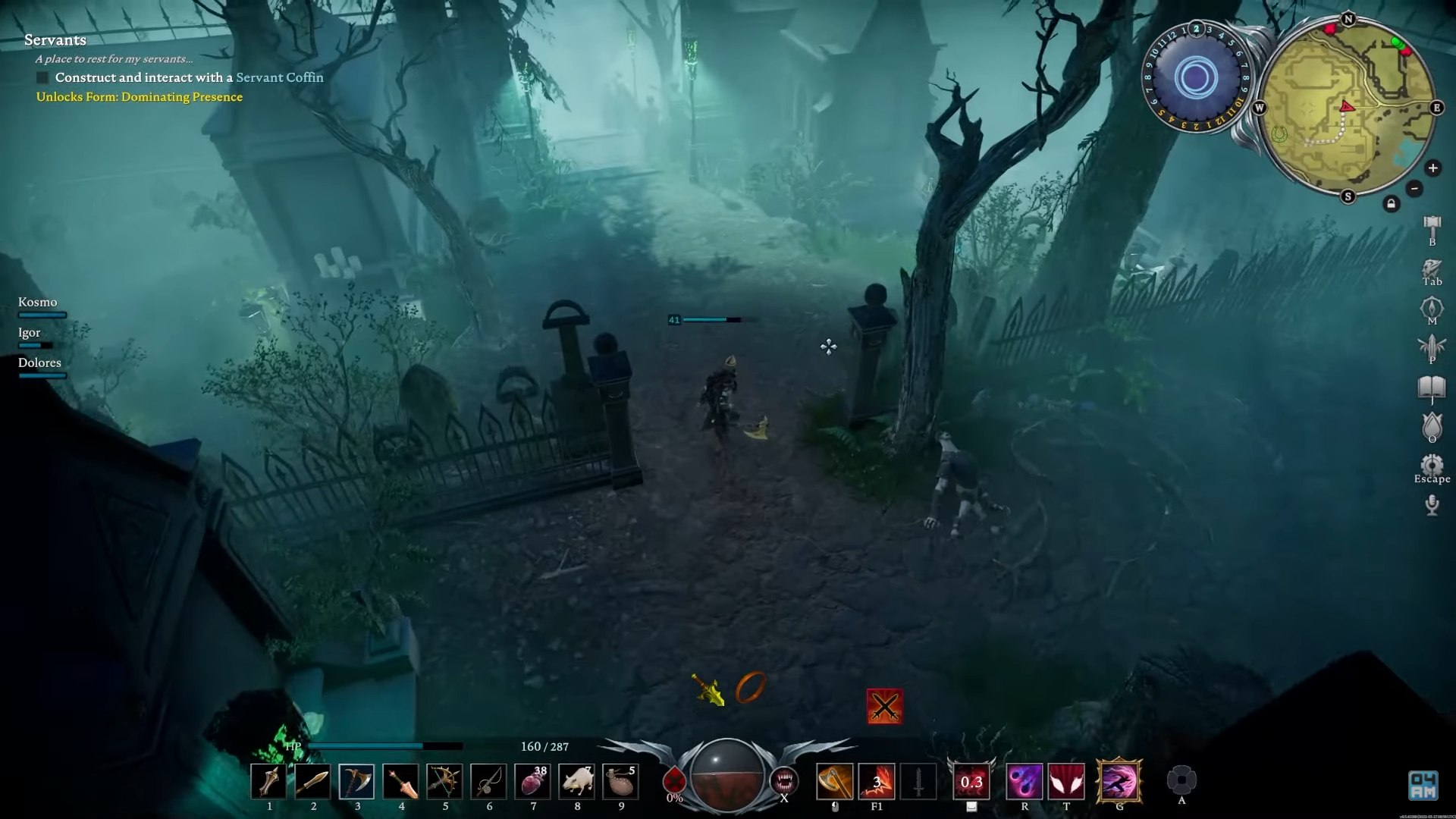Image resolution: width=1456 pixels, height=819 pixels.
Task: Zoom in the minimap with plus button
Action: [1433, 168]
